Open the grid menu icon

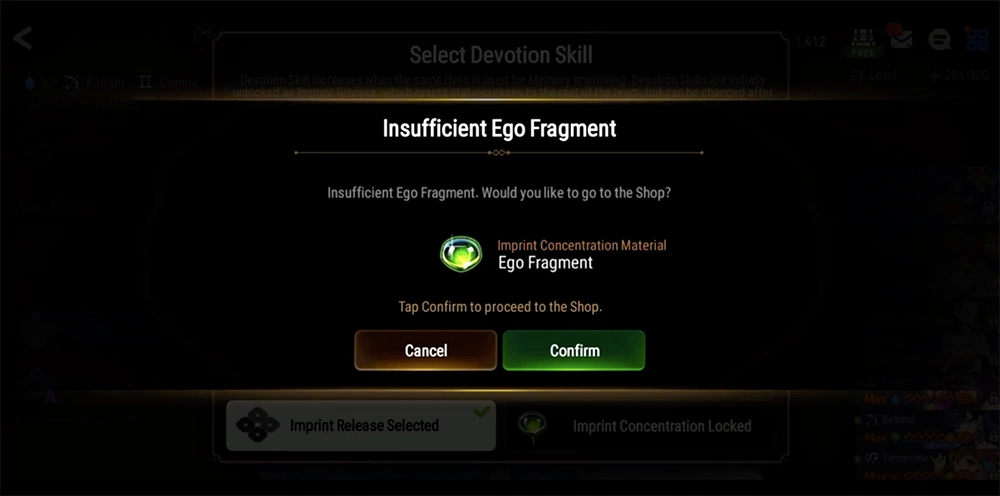[977, 40]
